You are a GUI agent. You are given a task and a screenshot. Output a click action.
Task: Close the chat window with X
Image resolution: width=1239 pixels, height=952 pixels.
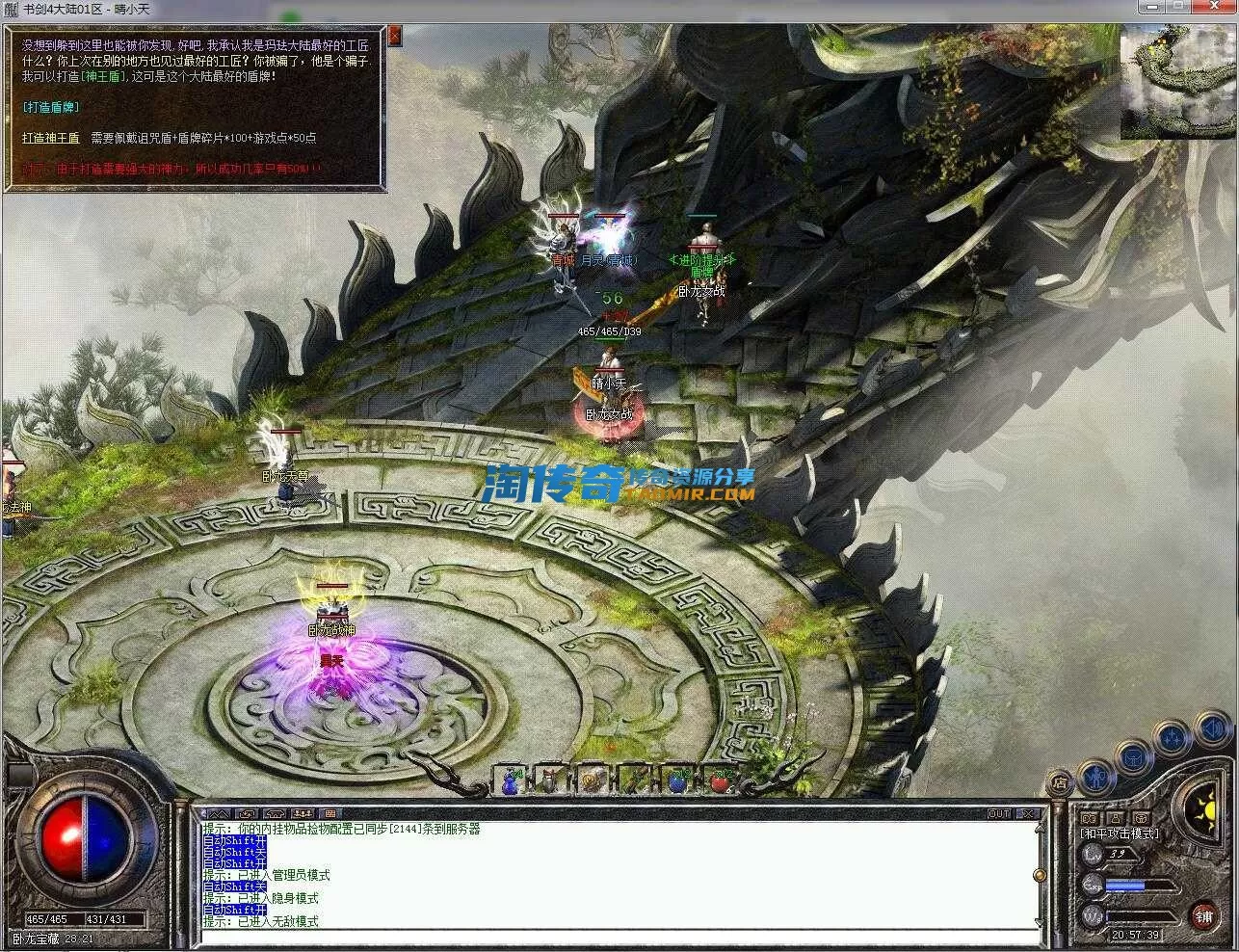pyautogui.click(x=1030, y=814)
